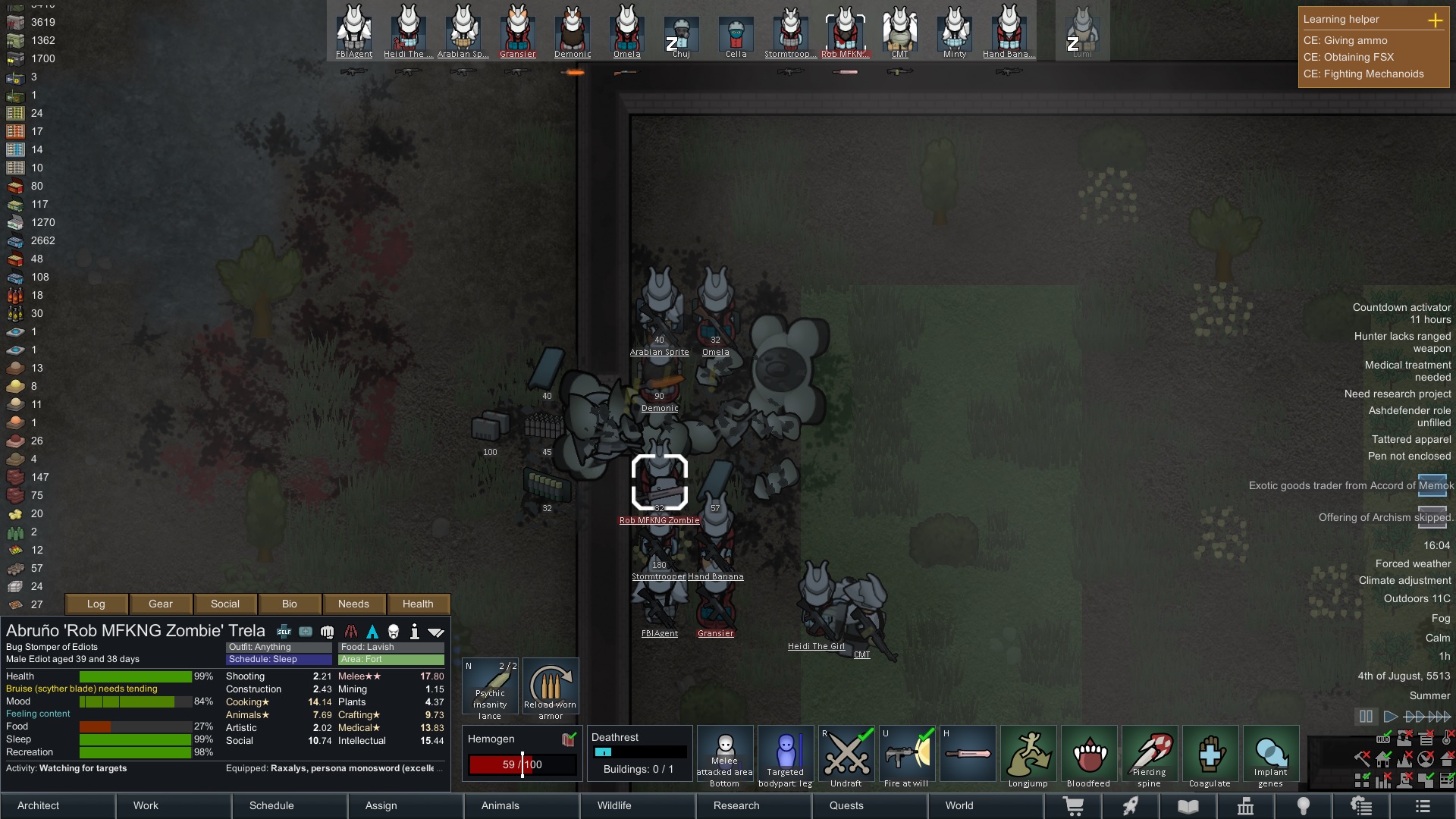This screenshot has width=1456, height=819.
Task: Adjust the Hemogen target marker
Action: (x=524, y=764)
